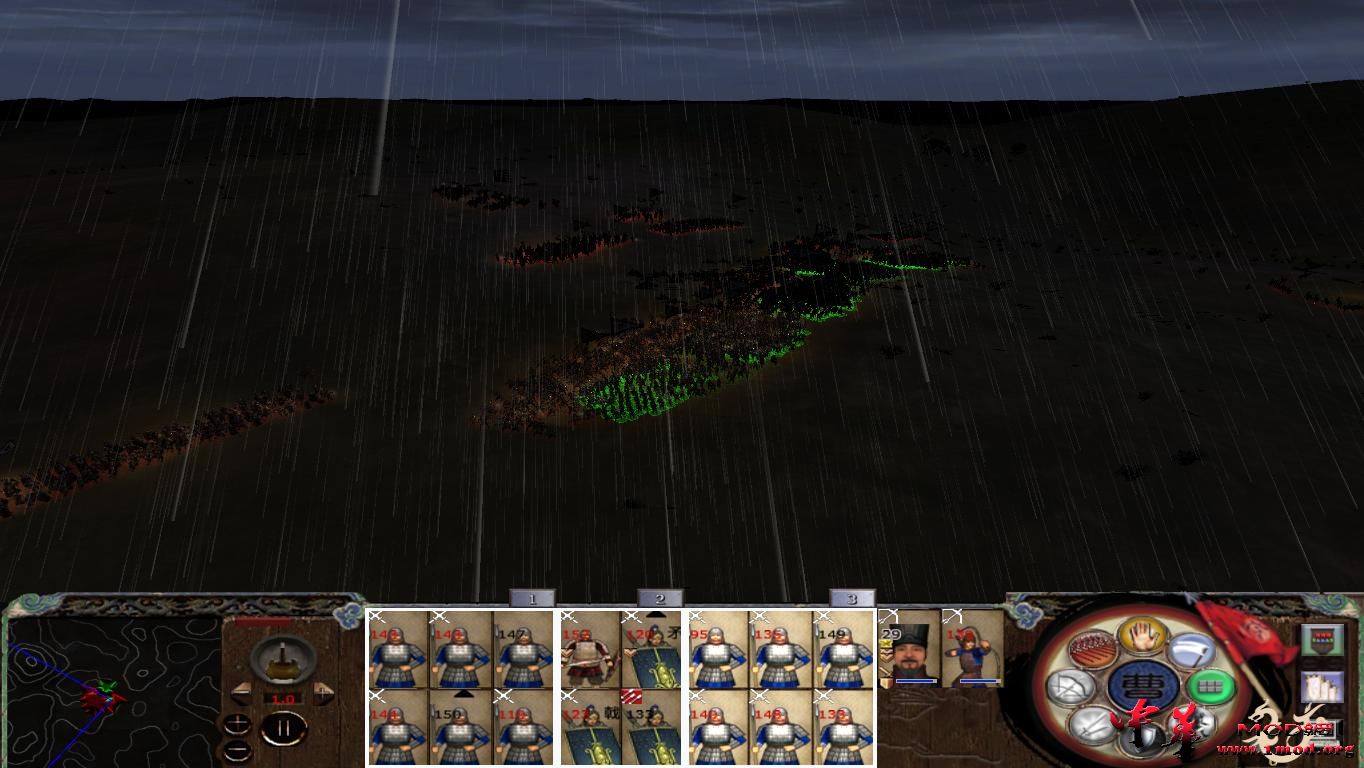Pause the battle with the pause button
The image size is (1364, 768).
[286, 728]
